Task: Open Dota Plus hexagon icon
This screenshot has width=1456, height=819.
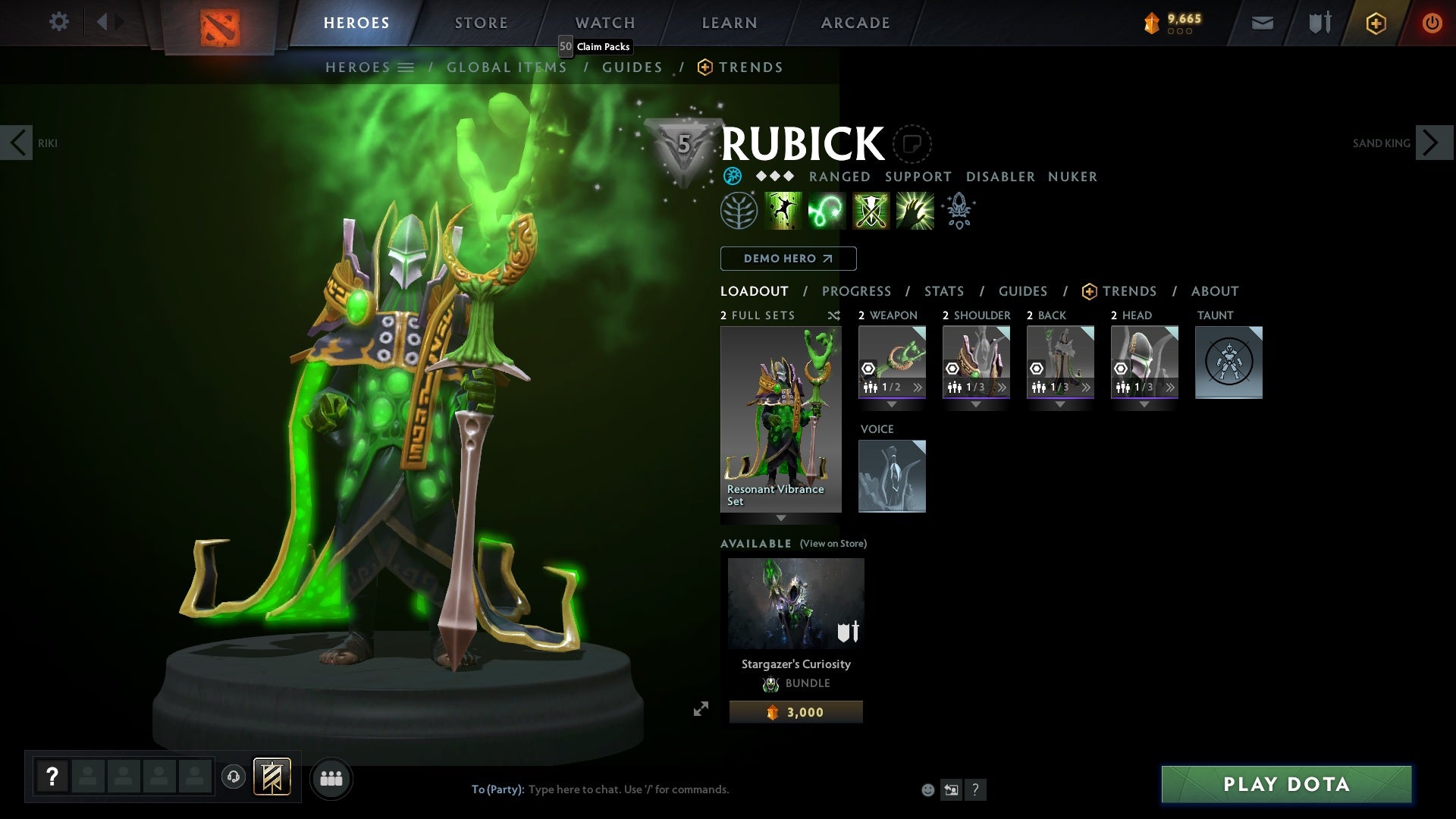Action: (x=1375, y=23)
